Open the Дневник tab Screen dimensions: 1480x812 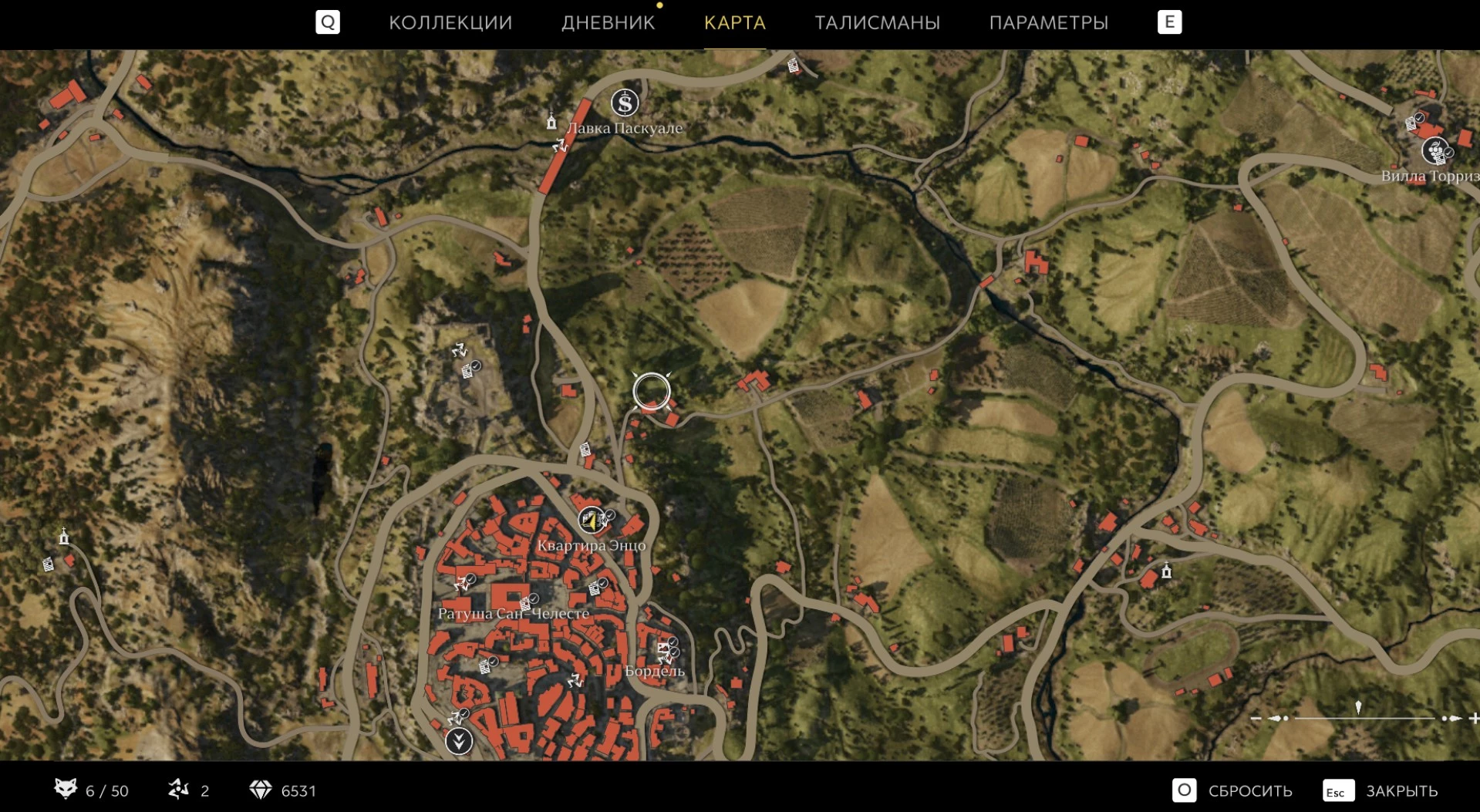point(608,22)
